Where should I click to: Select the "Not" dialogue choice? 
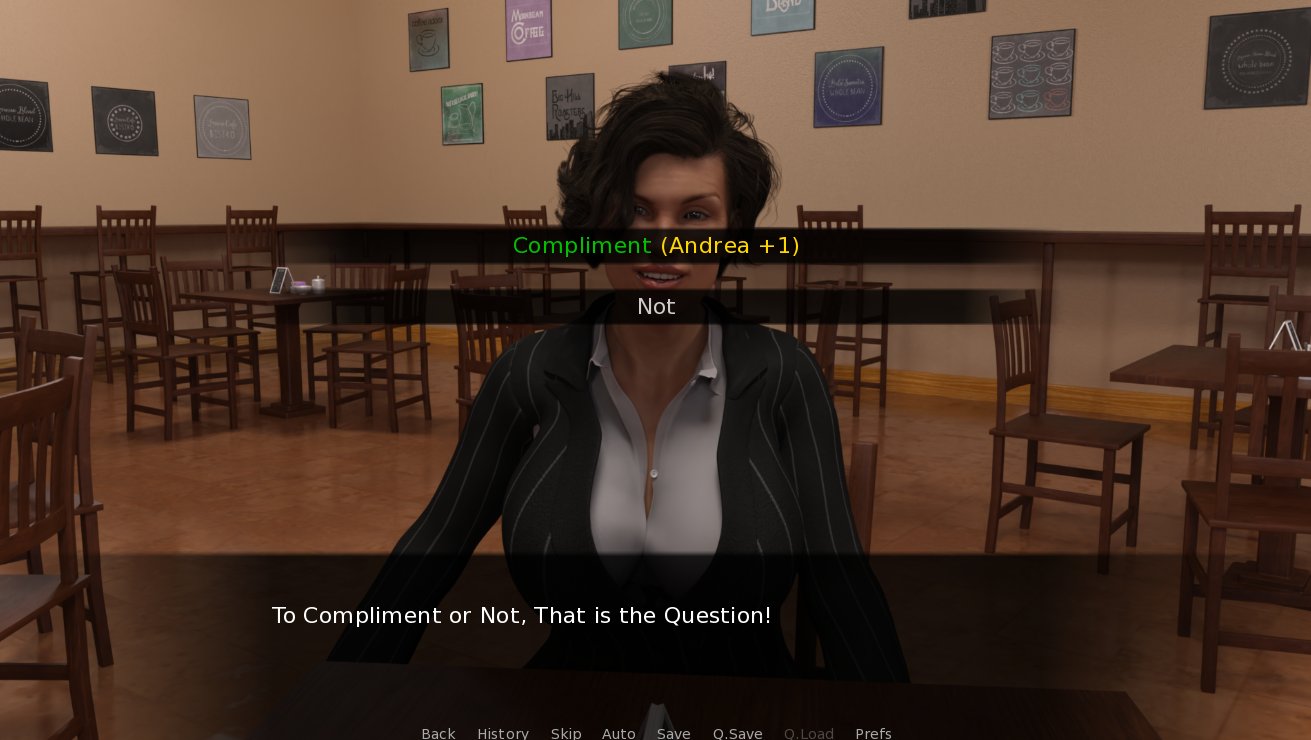pos(656,306)
